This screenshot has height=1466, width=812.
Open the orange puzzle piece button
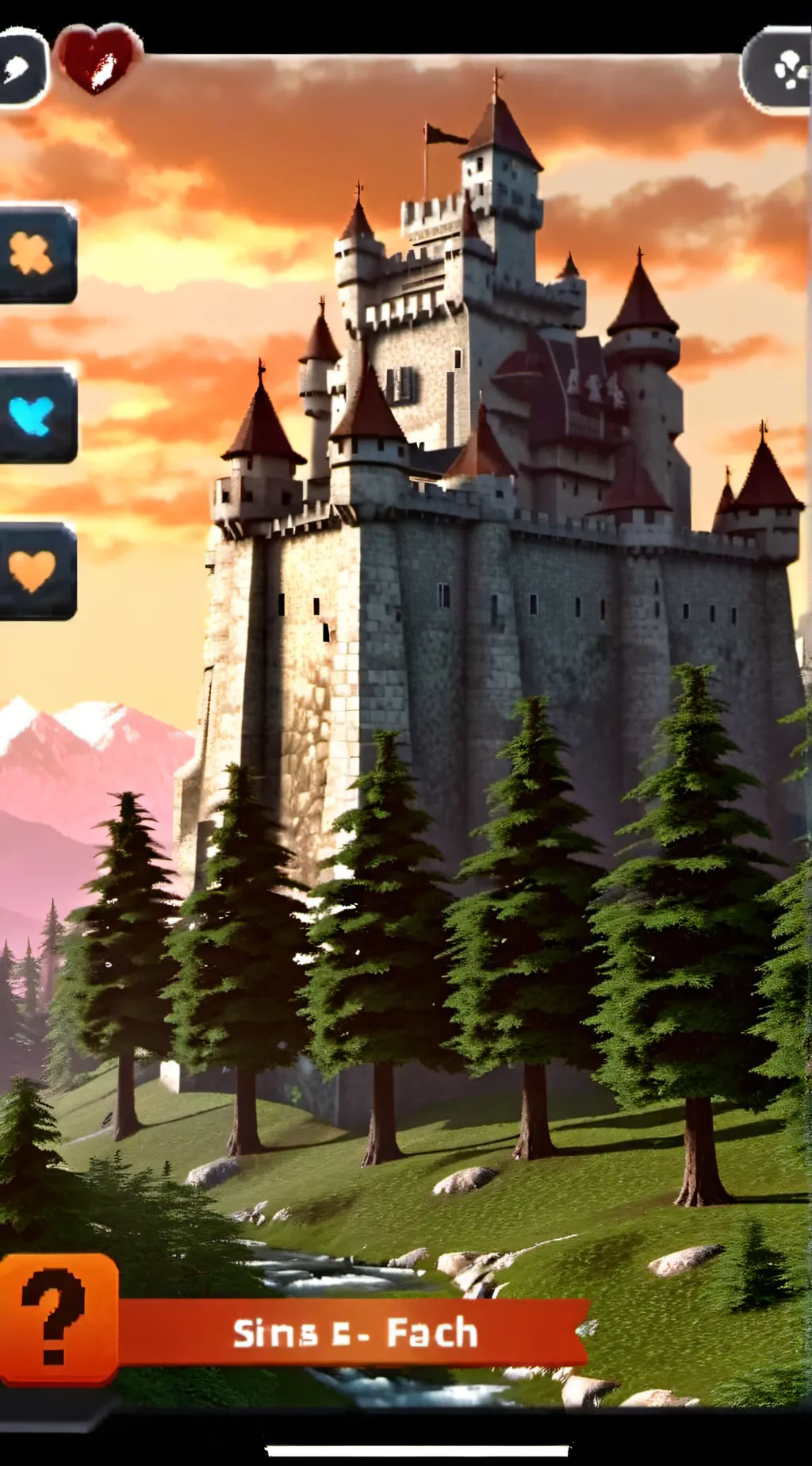[x=33, y=255]
